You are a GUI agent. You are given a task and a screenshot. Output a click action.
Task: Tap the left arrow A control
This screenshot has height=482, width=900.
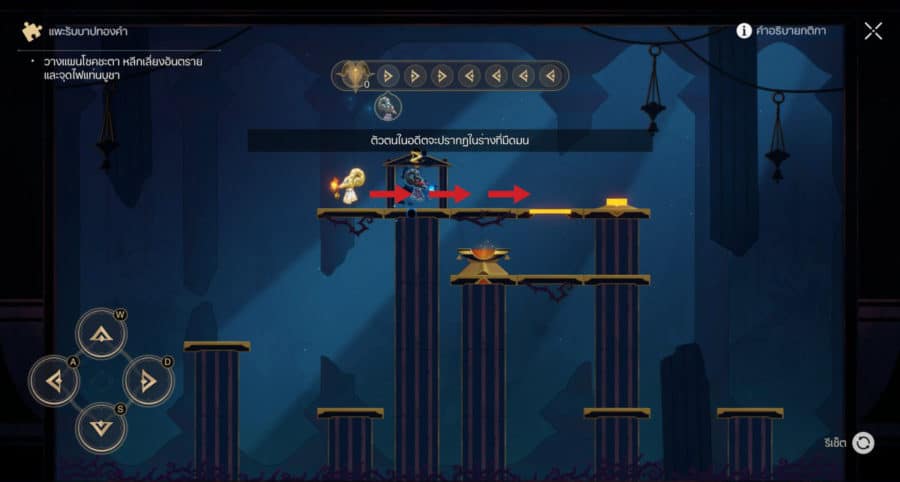tap(53, 380)
